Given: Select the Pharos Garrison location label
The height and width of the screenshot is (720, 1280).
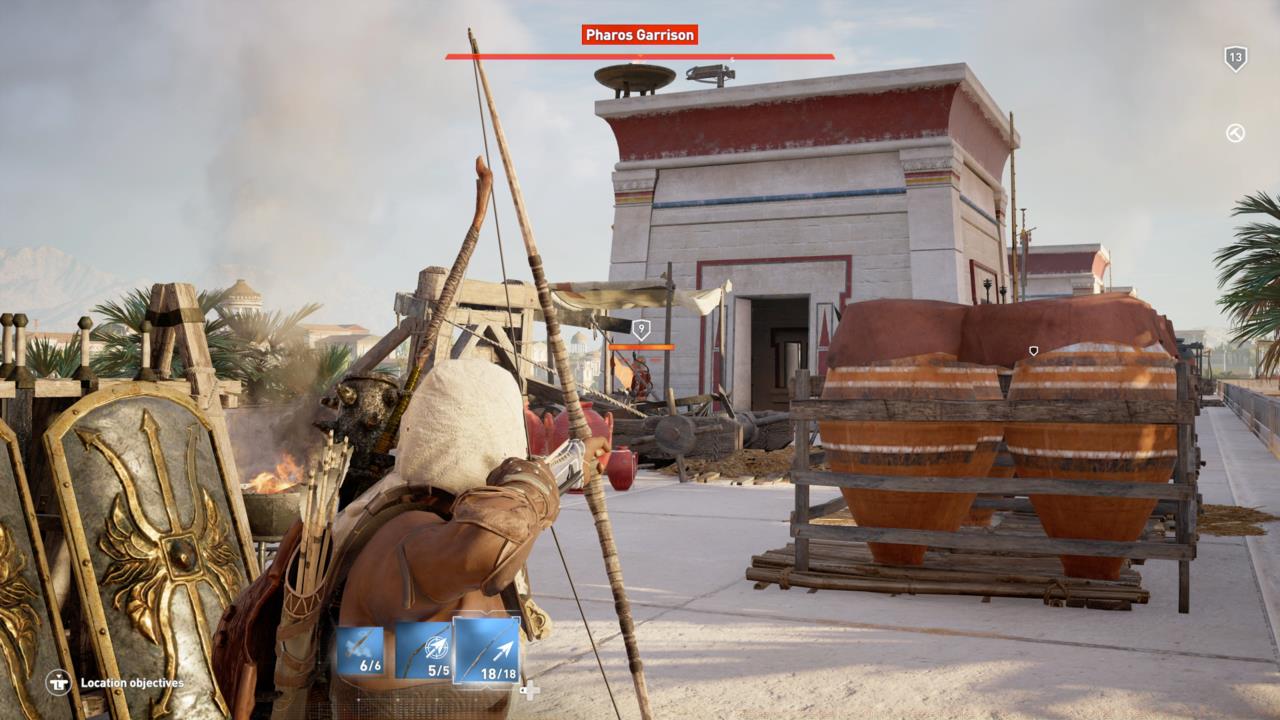Looking at the screenshot, I should point(640,35).
